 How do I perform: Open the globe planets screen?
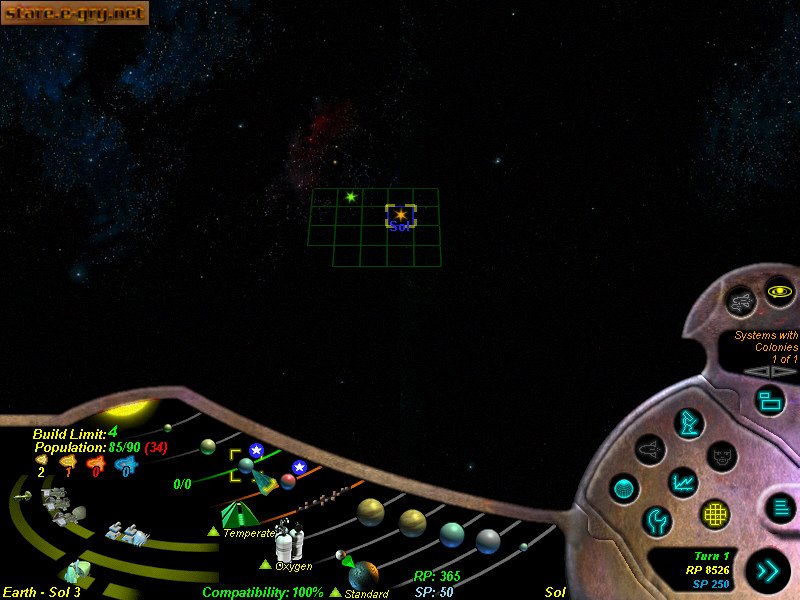624,489
